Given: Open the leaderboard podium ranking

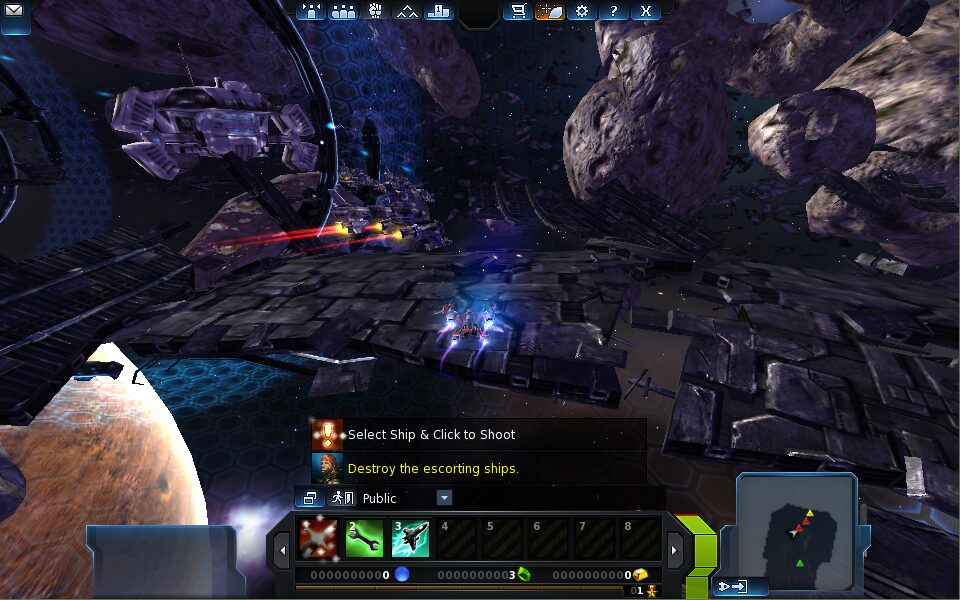Looking at the screenshot, I should click(438, 11).
